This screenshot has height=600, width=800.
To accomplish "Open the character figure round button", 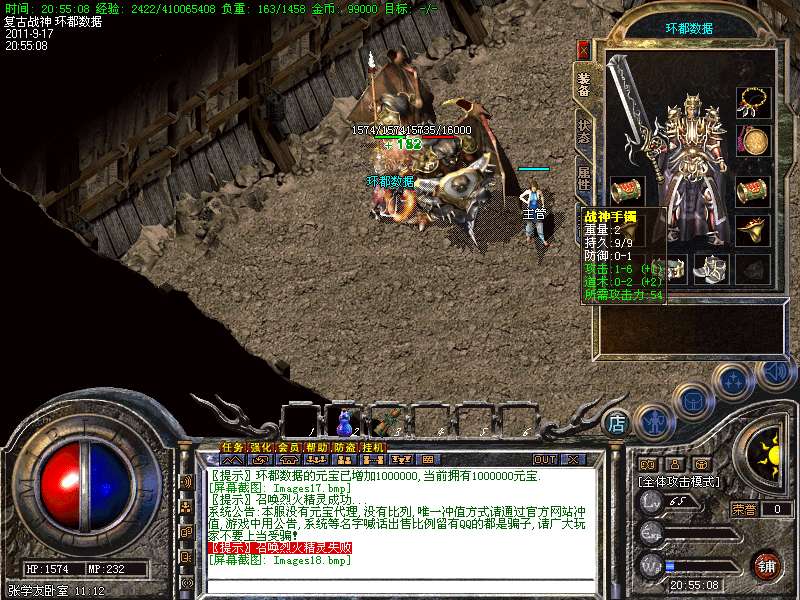I will click(651, 421).
